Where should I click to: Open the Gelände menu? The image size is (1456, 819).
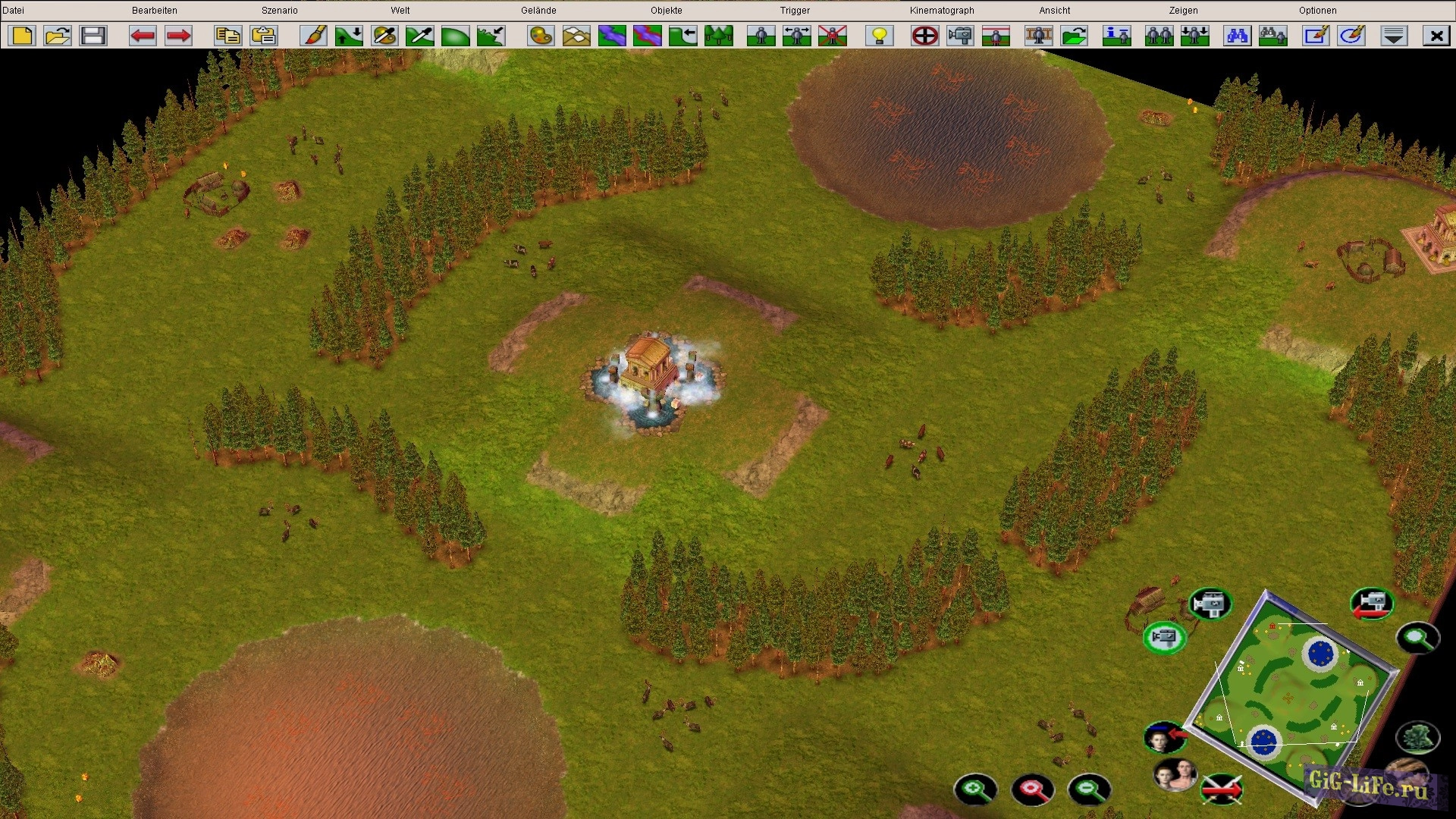[x=538, y=11]
